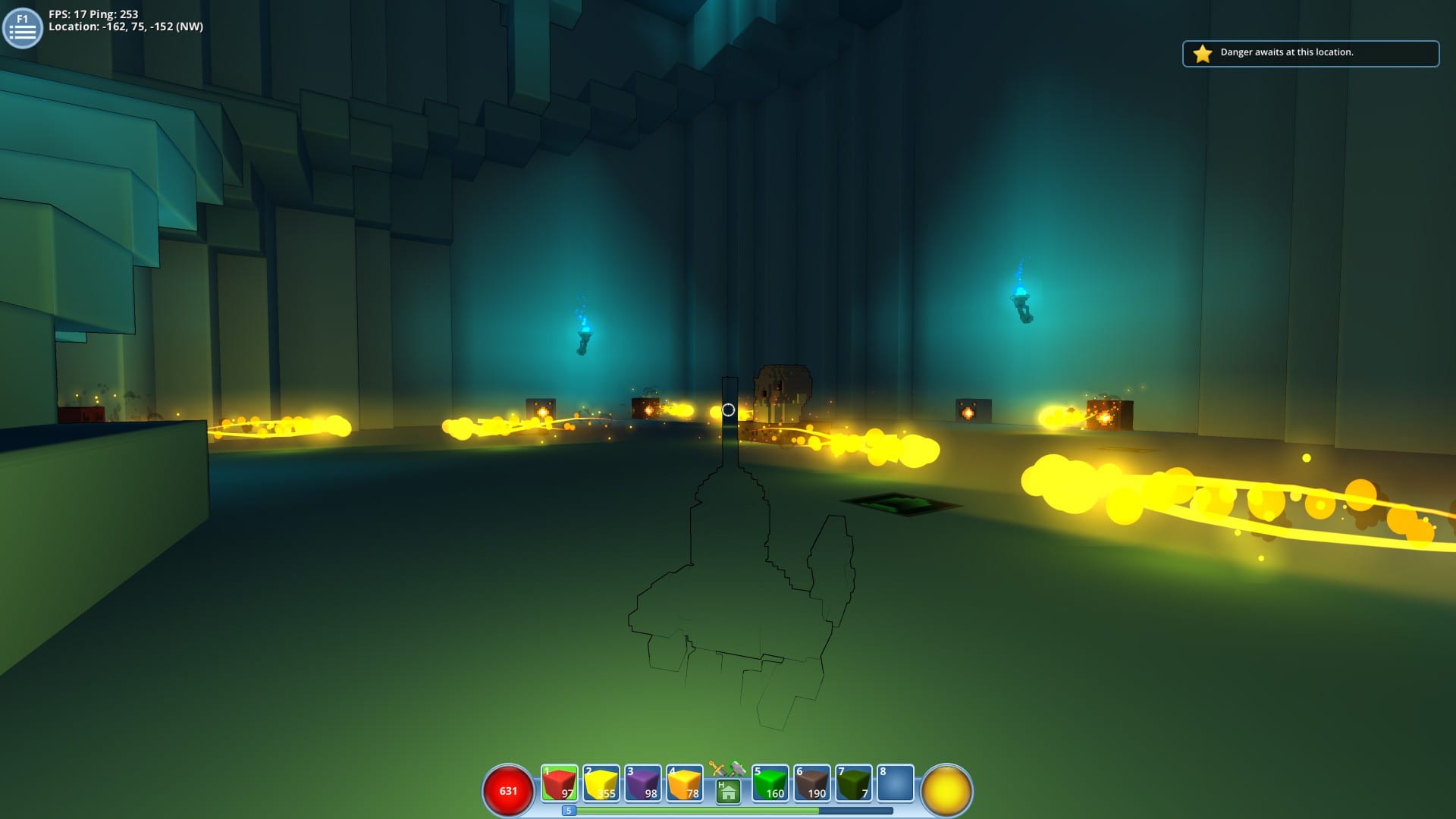Select the yellow block in slot 2
1456x819 pixels.
click(x=601, y=783)
